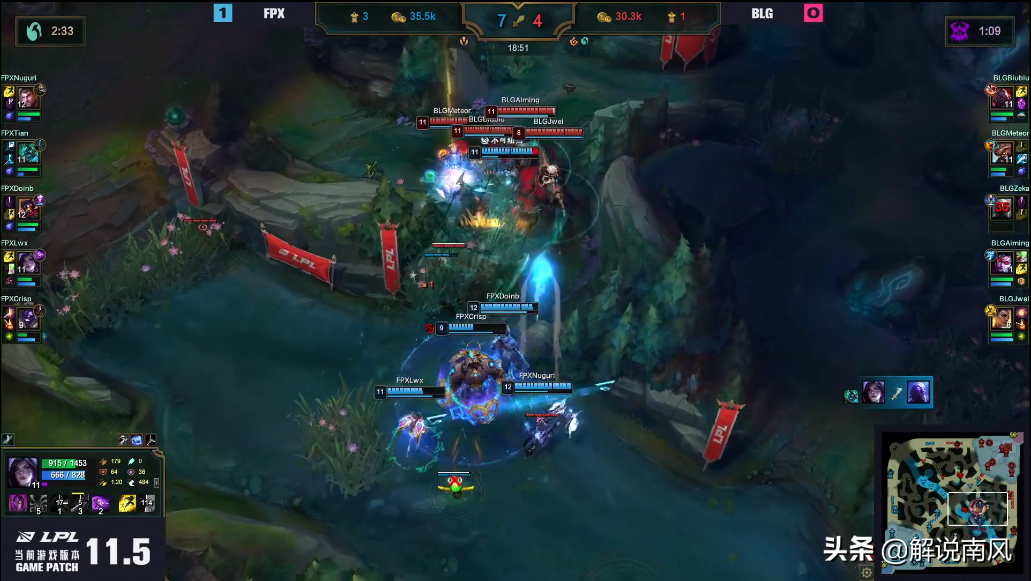Open settings gear below the minimap
The image size is (1031, 581).
(x=867, y=573)
